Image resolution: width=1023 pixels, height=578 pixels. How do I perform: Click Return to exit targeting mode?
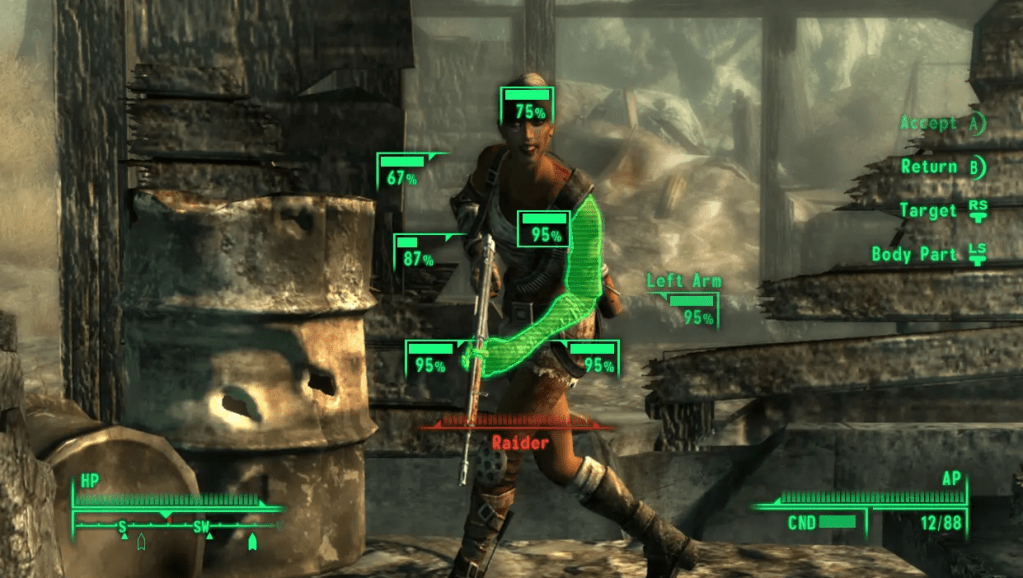(x=942, y=167)
